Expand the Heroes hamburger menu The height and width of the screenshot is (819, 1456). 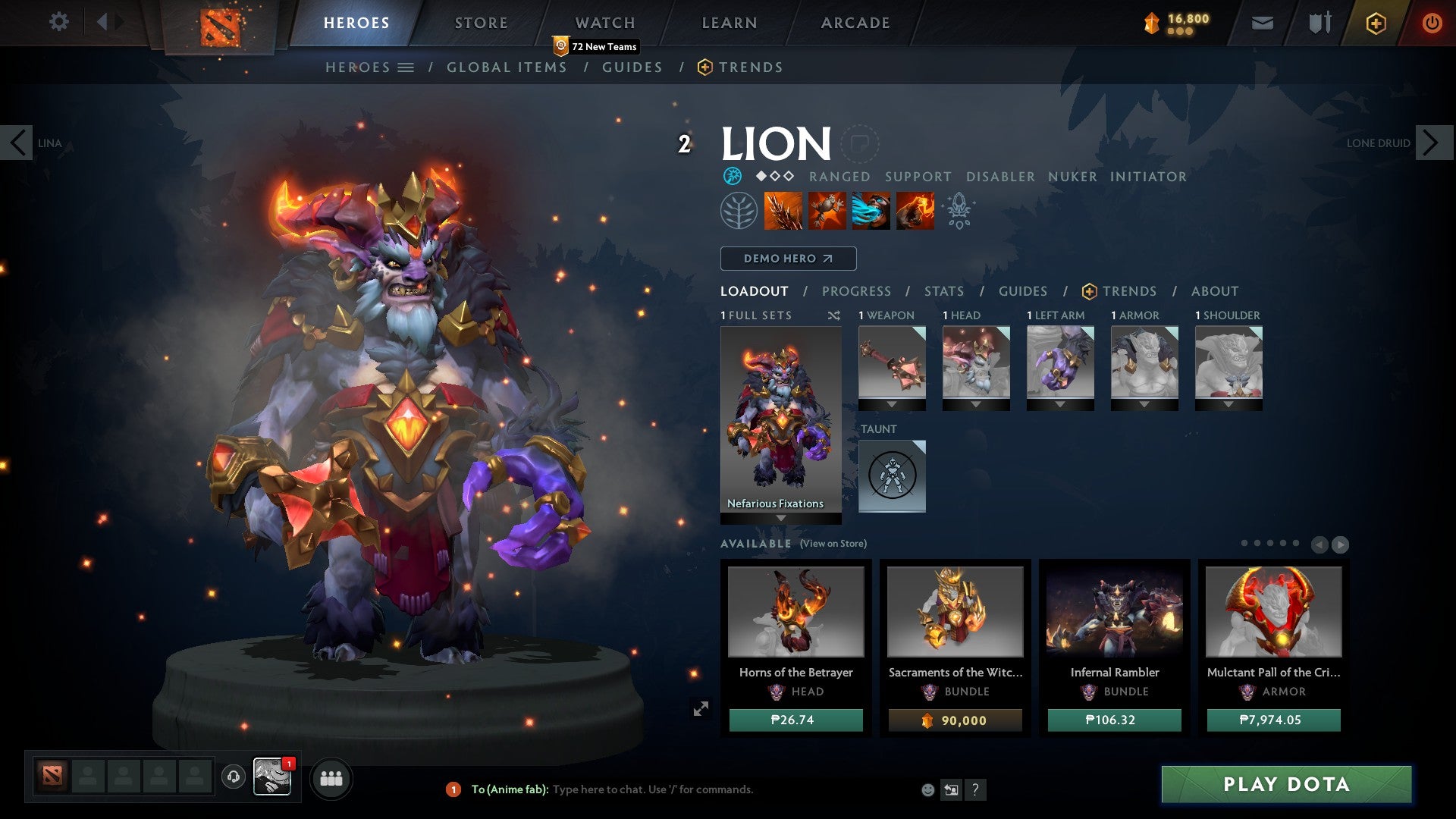(x=406, y=67)
